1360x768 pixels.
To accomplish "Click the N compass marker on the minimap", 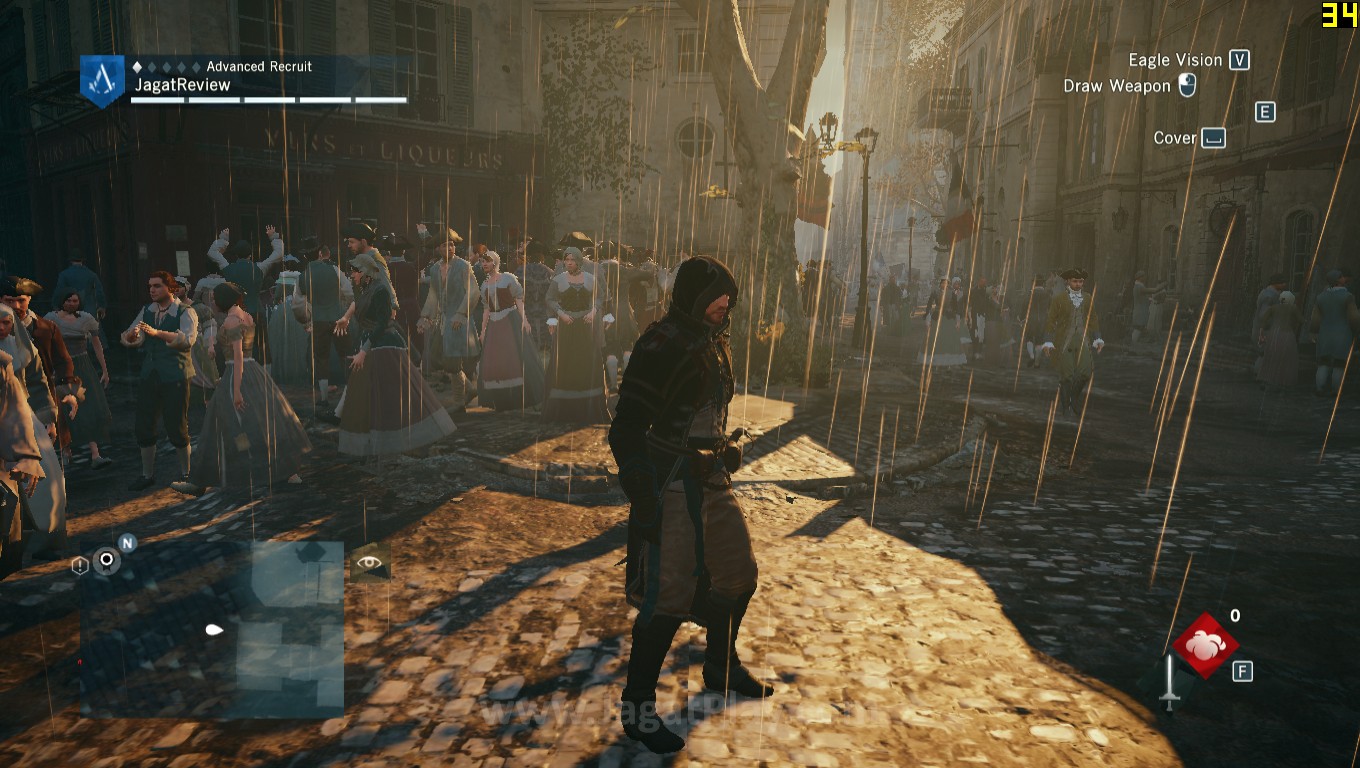I will 127,543.
